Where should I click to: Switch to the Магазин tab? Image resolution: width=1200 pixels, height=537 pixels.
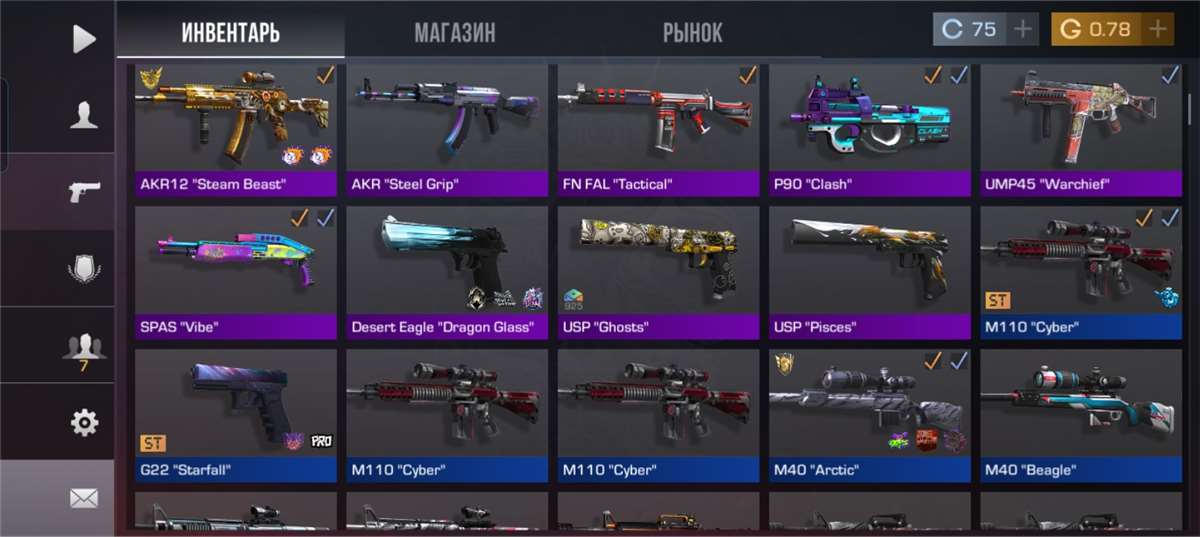[454, 32]
